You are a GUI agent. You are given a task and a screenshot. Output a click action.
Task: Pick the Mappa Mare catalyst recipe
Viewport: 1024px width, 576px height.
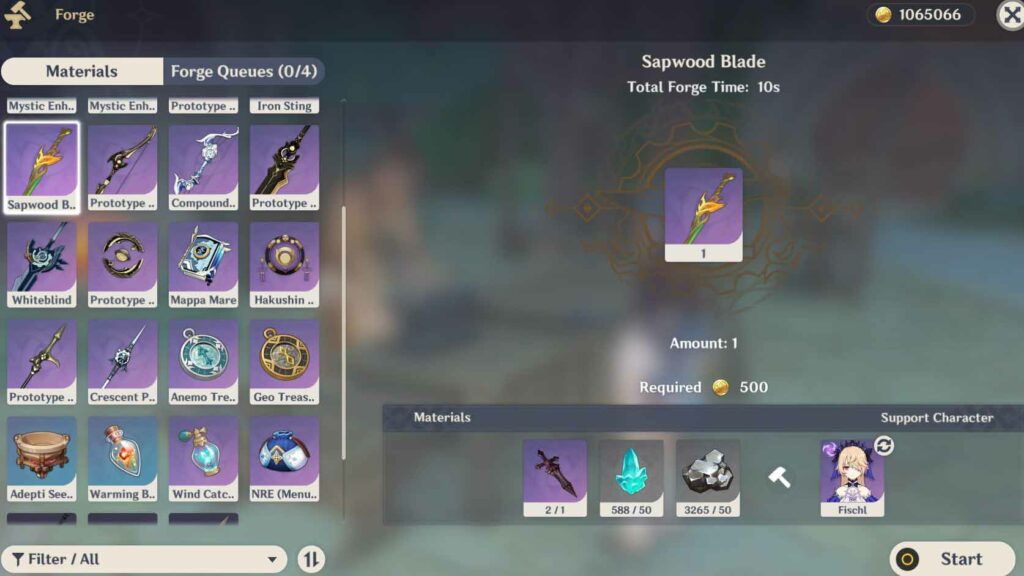click(204, 264)
